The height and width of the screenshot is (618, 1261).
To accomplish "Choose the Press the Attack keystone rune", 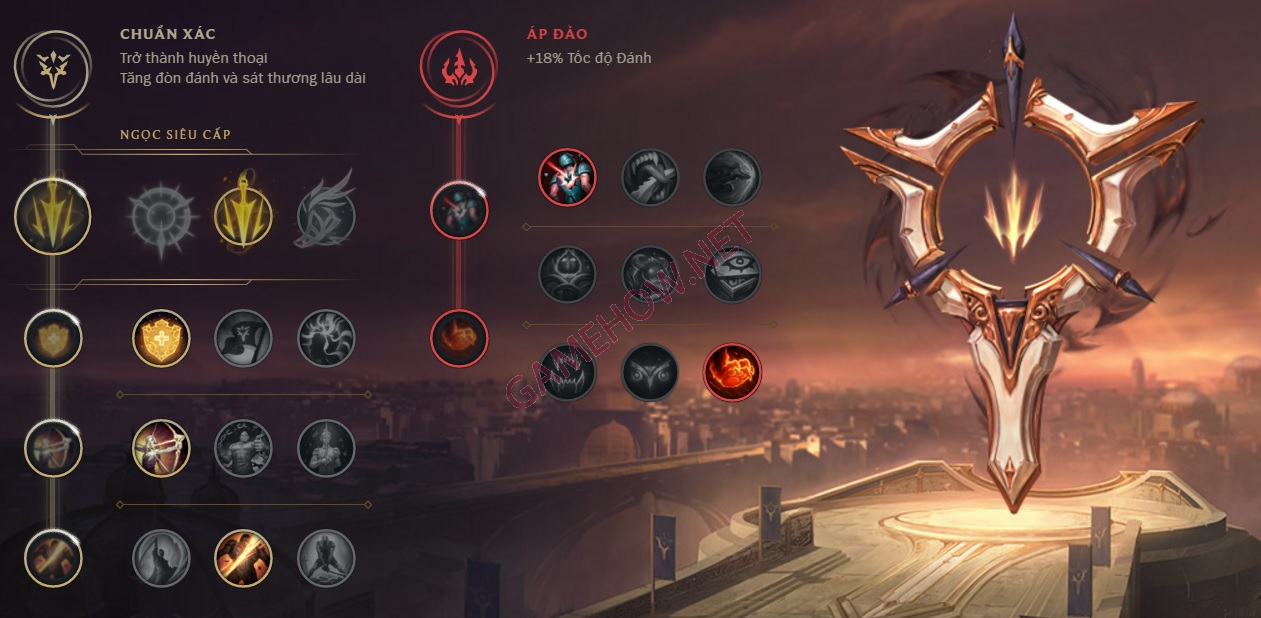I will click(x=160, y=215).
